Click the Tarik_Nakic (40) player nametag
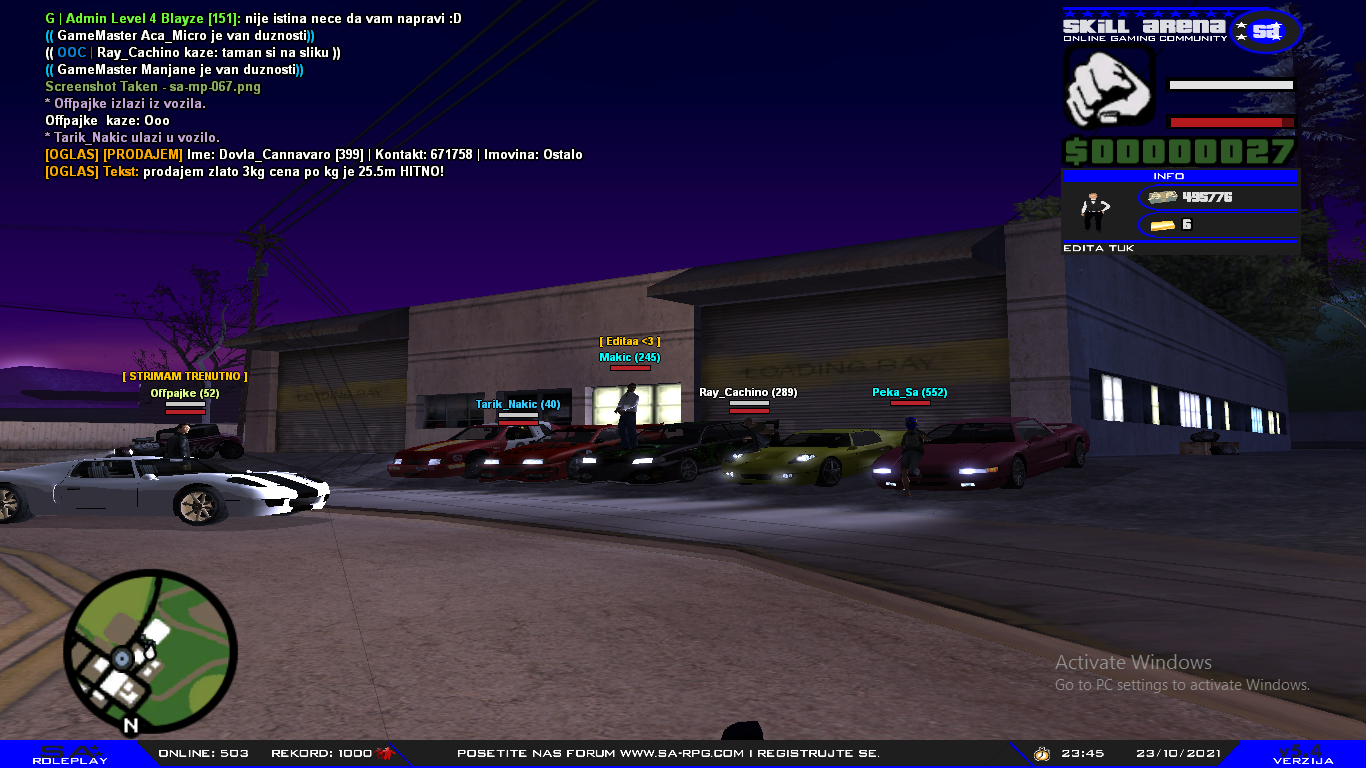 tap(518, 404)
